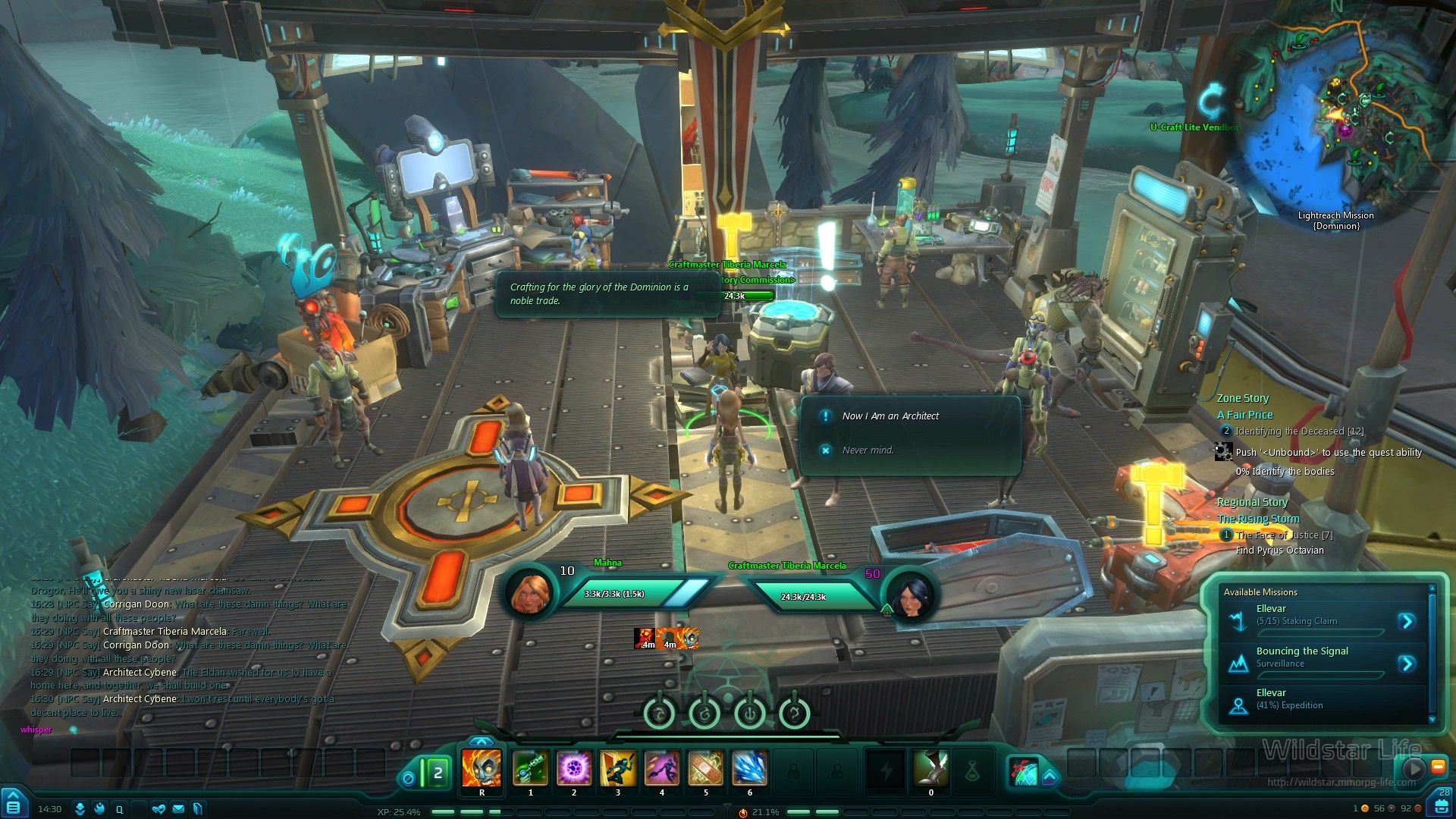
Task: Use the winged boot ability in slot 0
Action: click(931, 768)
